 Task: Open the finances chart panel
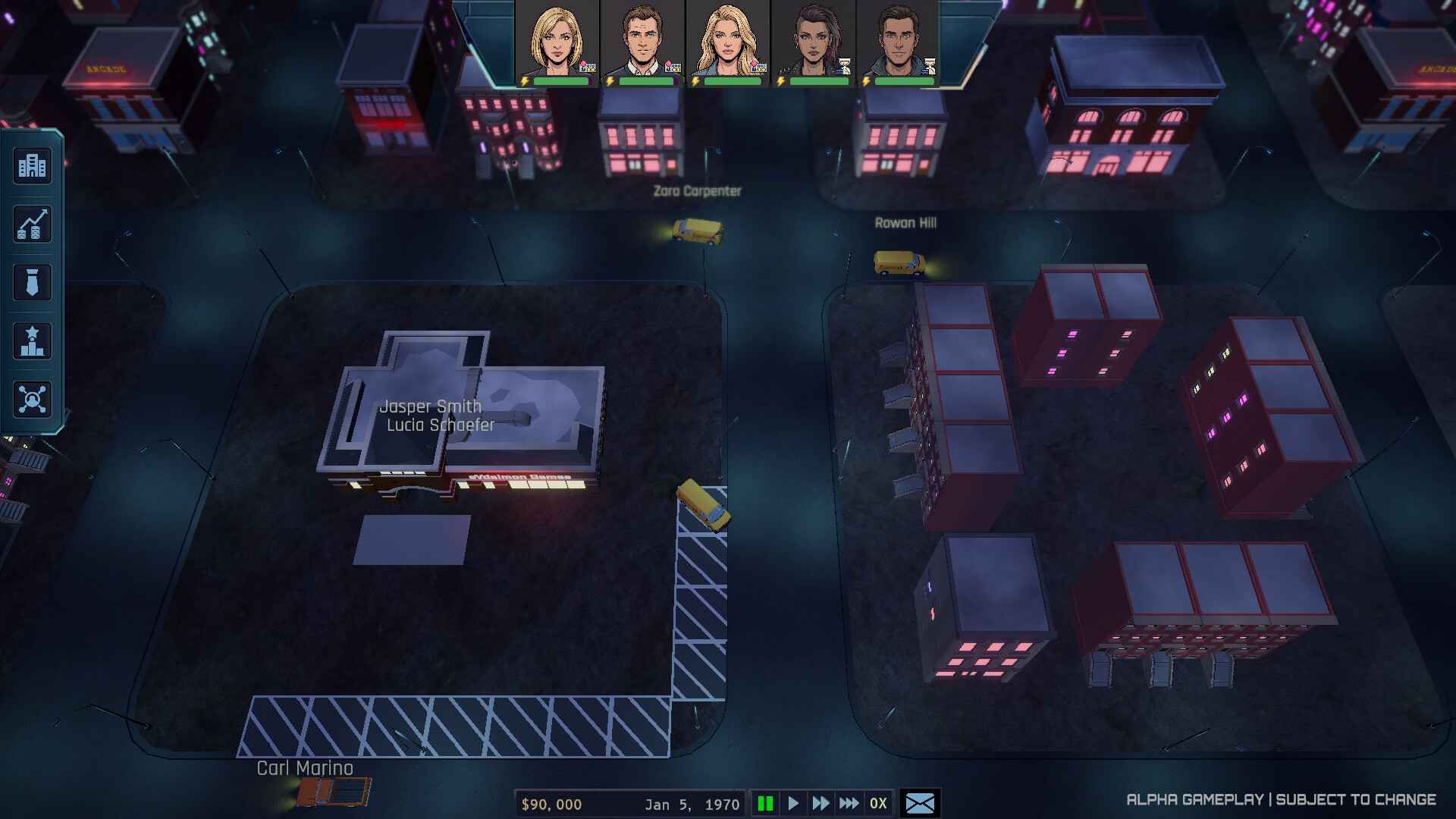31,224
